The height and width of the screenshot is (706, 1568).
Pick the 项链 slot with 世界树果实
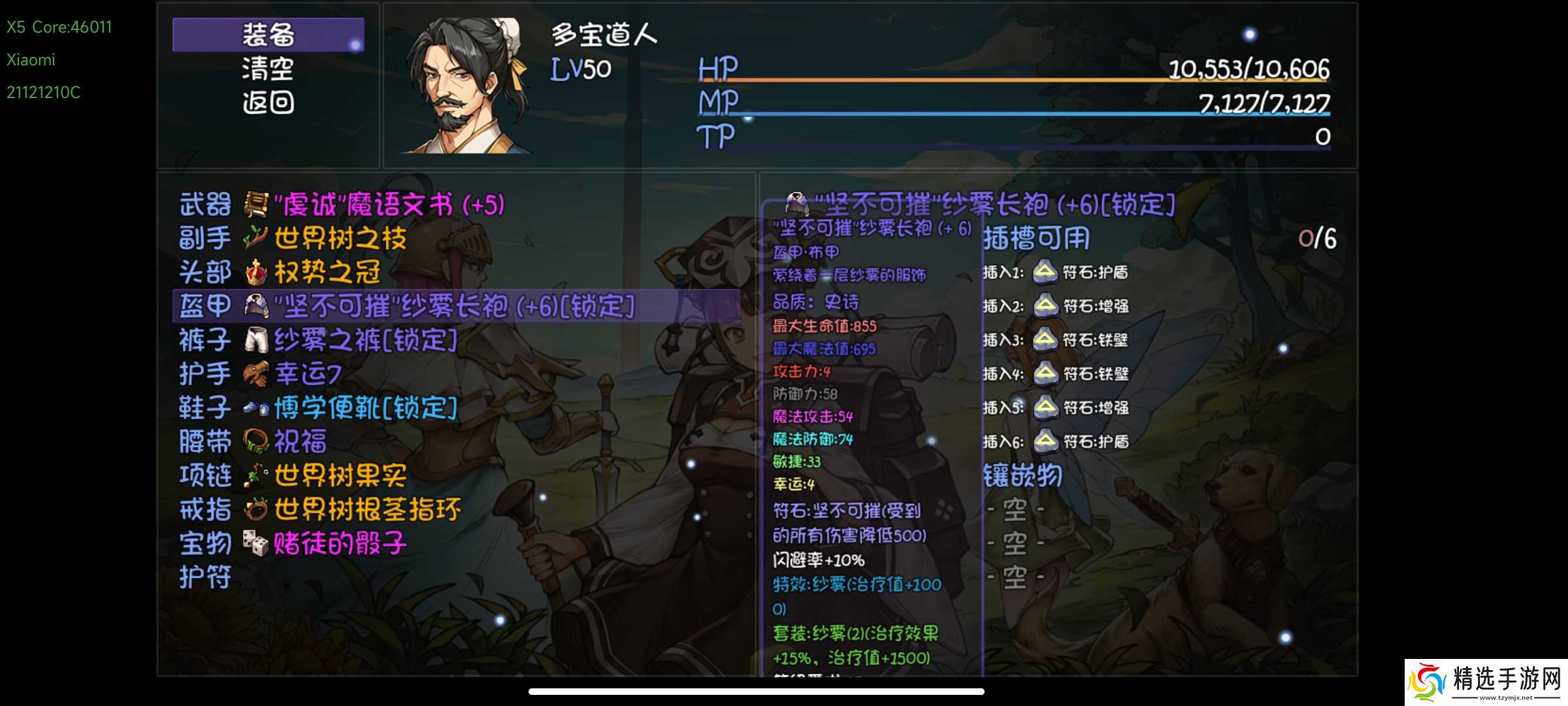[340, 476]
